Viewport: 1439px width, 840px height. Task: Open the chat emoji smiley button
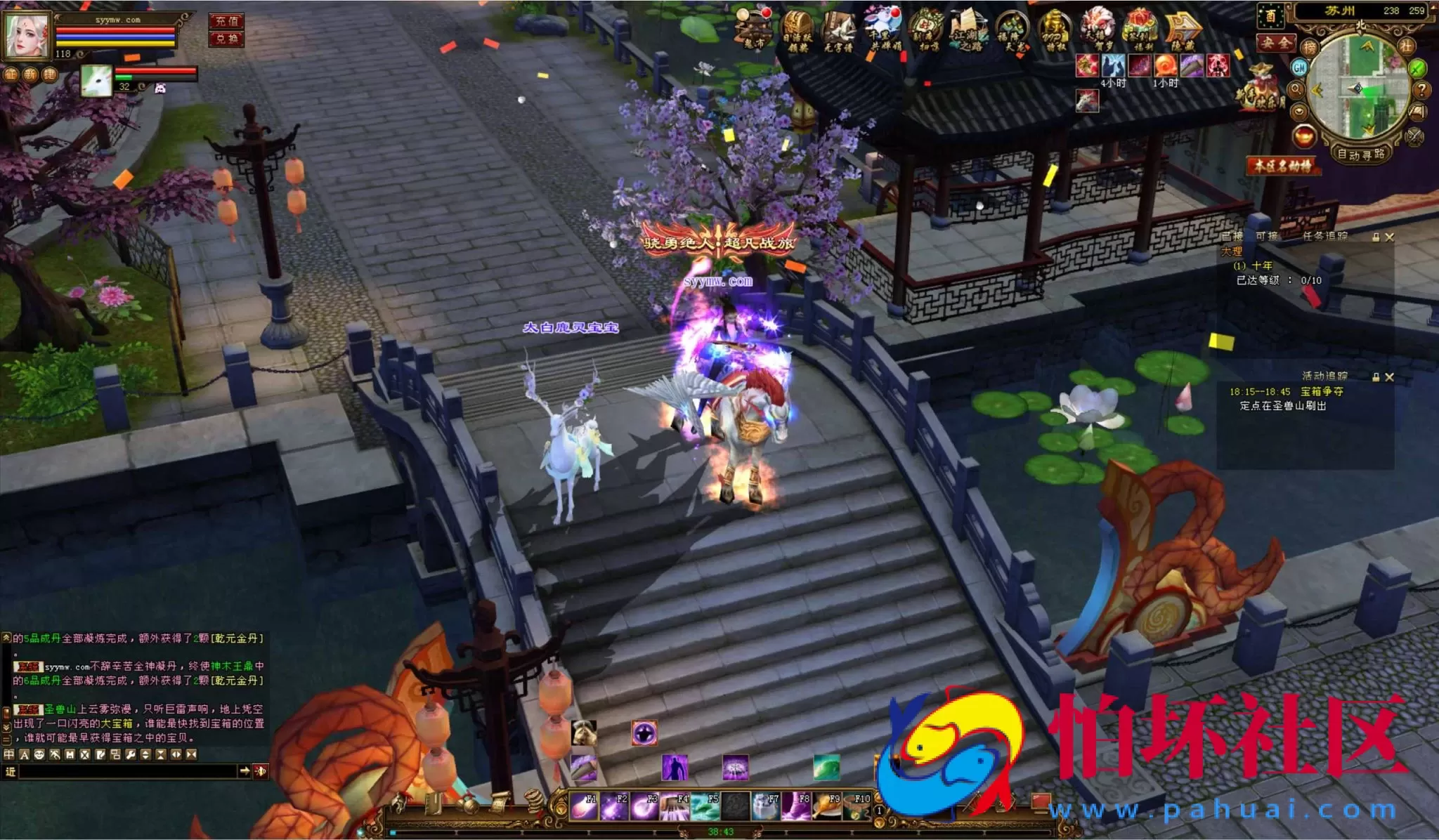(x=39, y=754)
